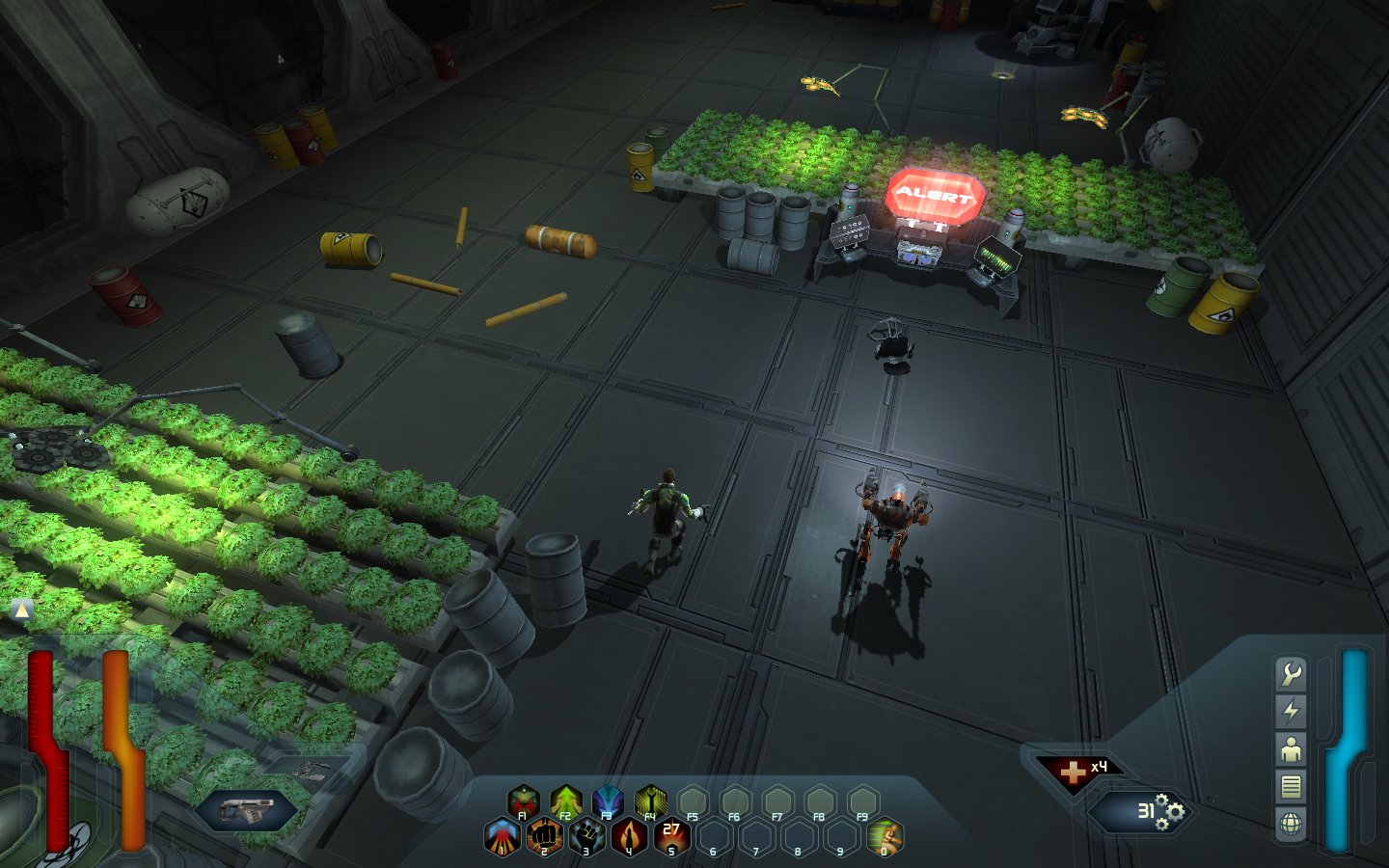
Task: Activate the F1 red-winged robot ability
Action: pyautogui.click(x=523, y=801)
